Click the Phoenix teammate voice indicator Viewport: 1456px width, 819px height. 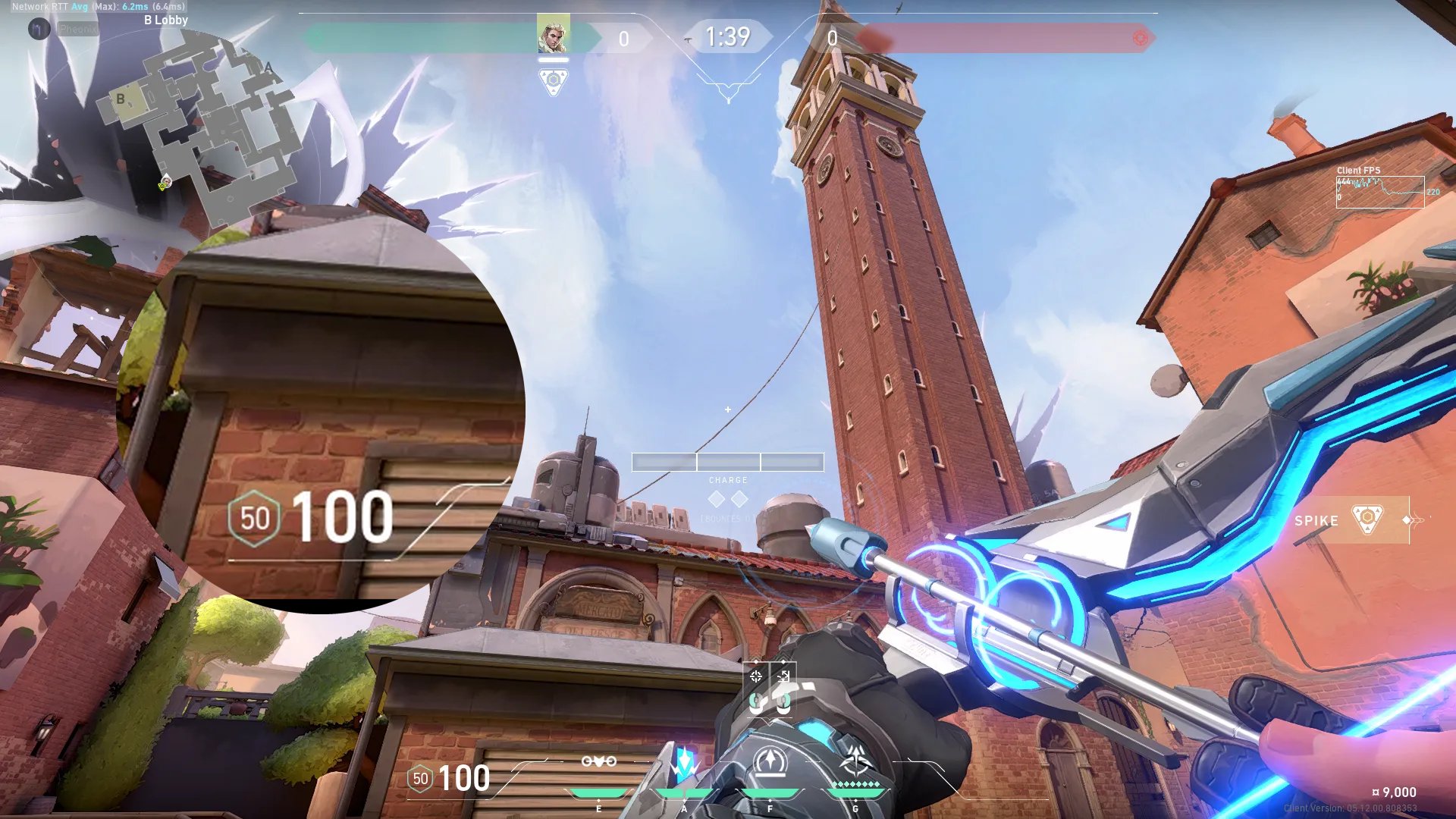point(39,29)
